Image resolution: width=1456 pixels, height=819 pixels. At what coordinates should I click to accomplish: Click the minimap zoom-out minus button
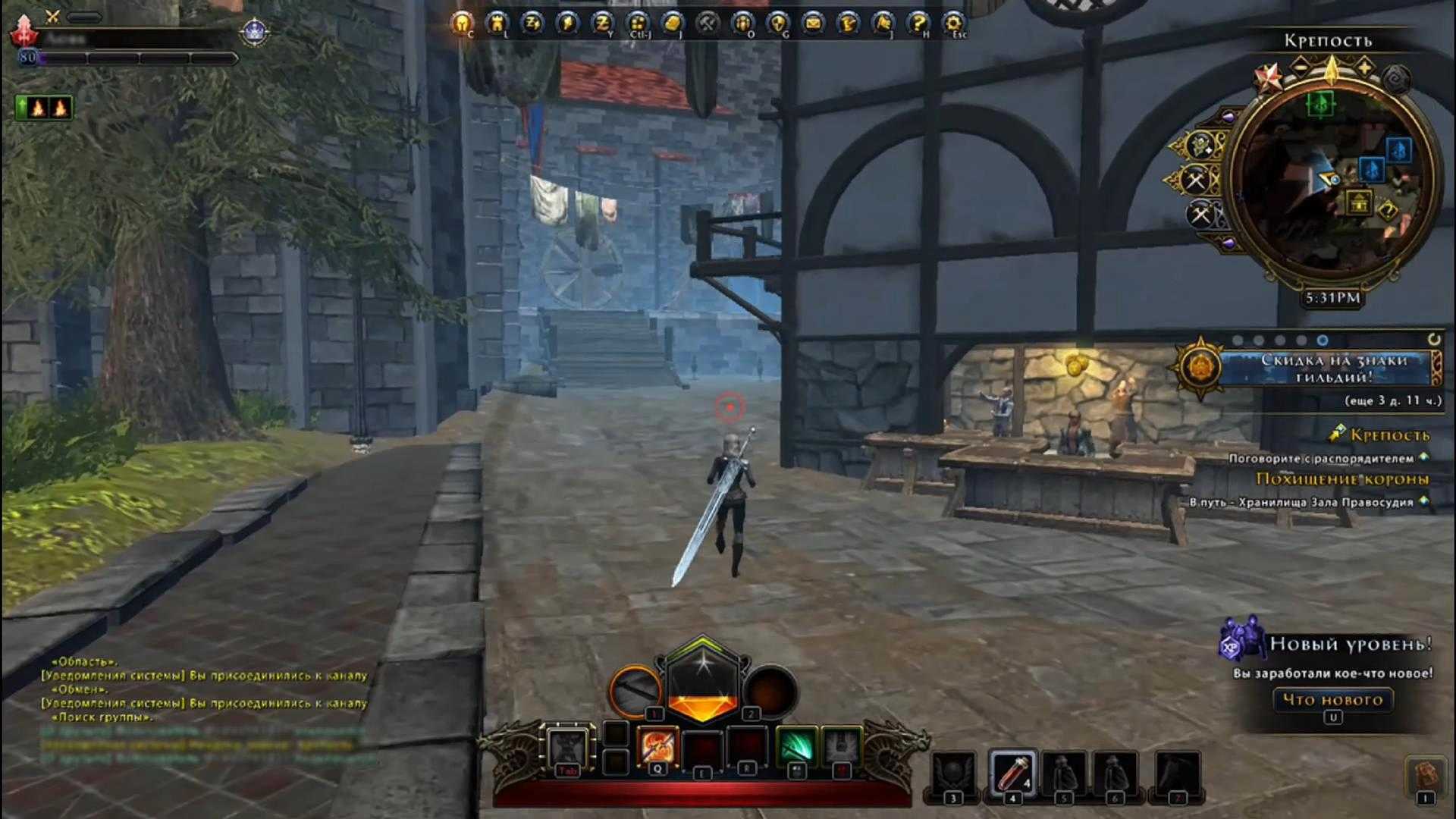pos(1299,68)
